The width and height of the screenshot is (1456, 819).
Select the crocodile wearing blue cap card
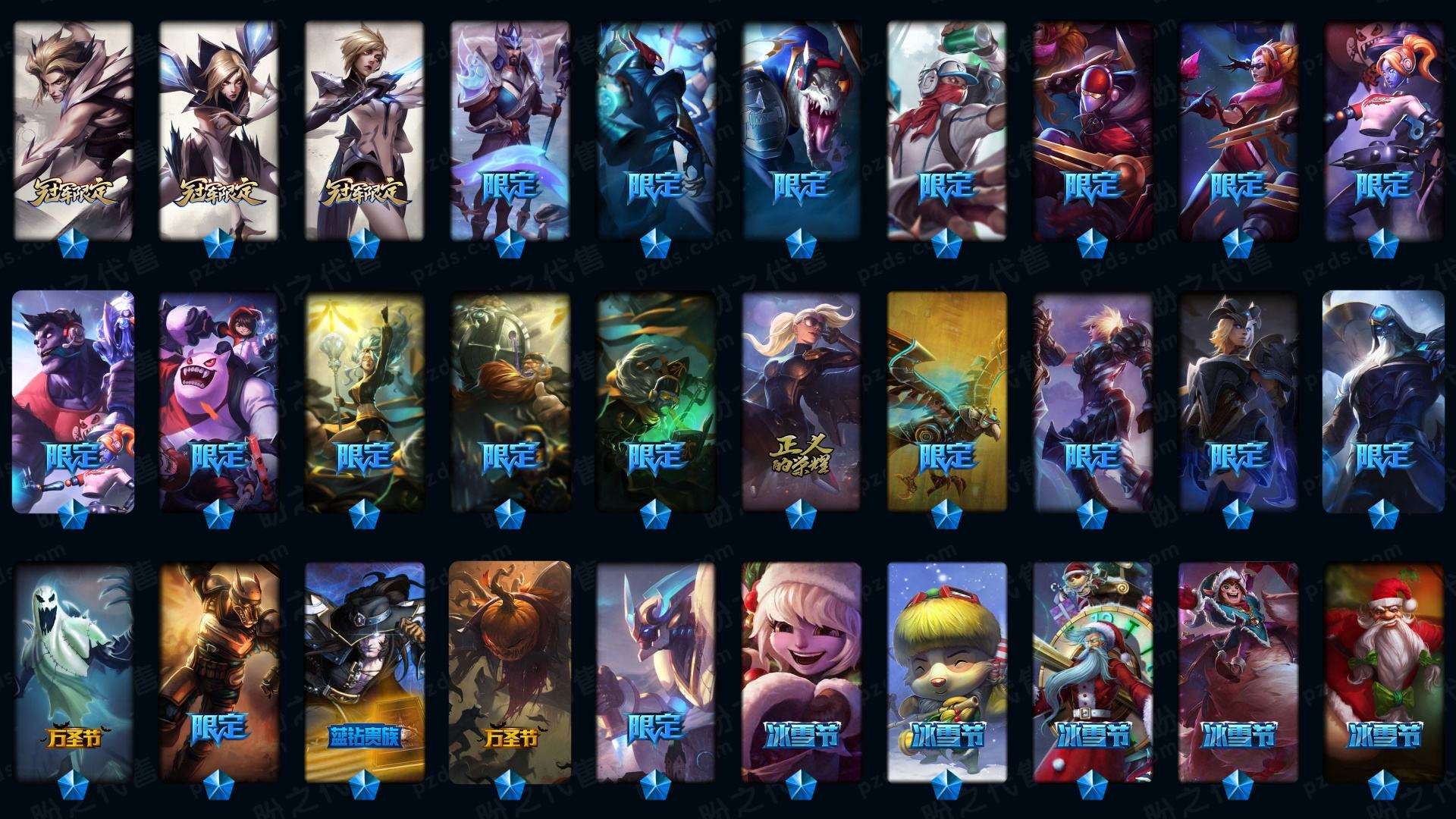(x=801, y=129)
